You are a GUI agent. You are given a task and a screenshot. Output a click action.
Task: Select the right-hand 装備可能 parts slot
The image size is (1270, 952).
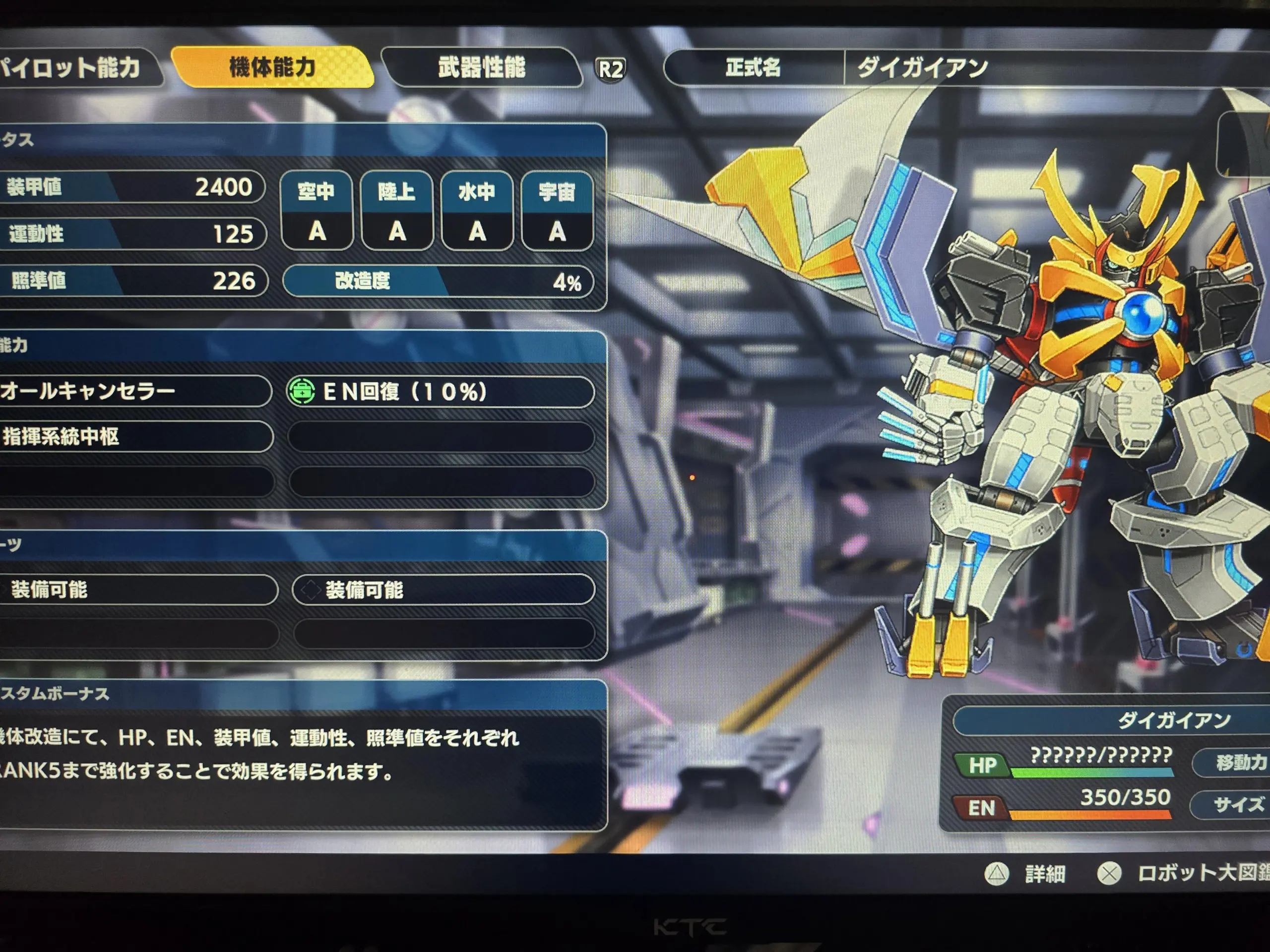pos(443,590)
